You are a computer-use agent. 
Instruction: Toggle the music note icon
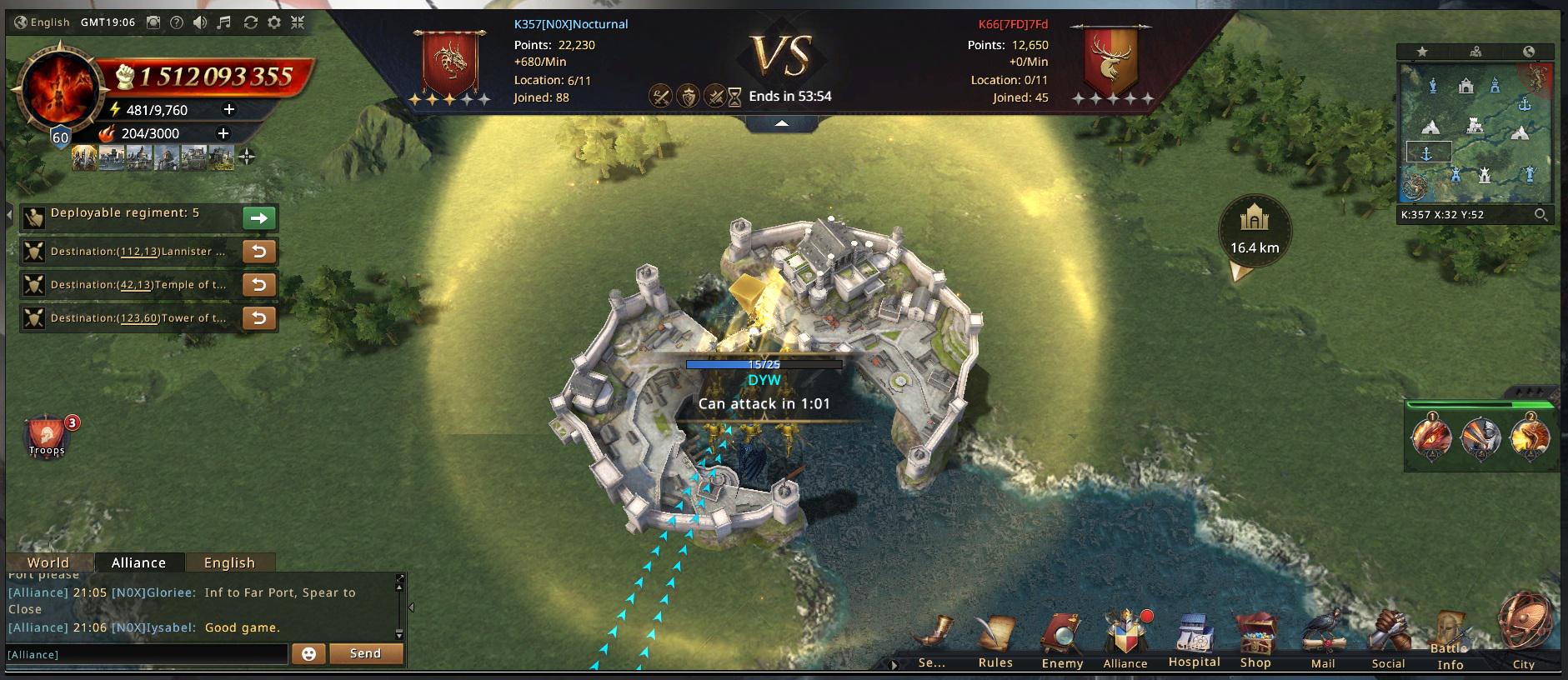point(223,22)
